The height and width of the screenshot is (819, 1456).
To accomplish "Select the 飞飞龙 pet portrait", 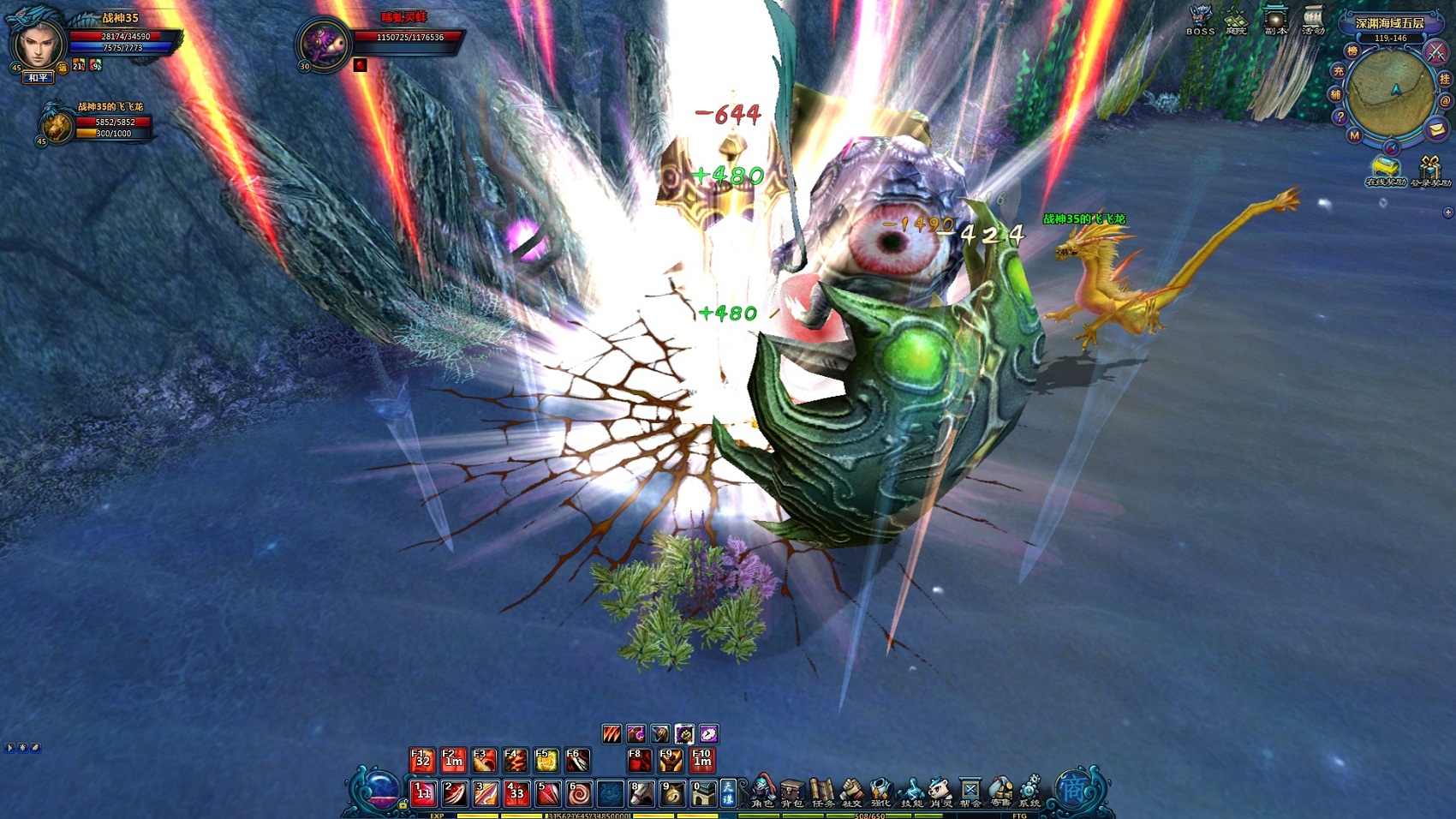I will tap(57, 125).
